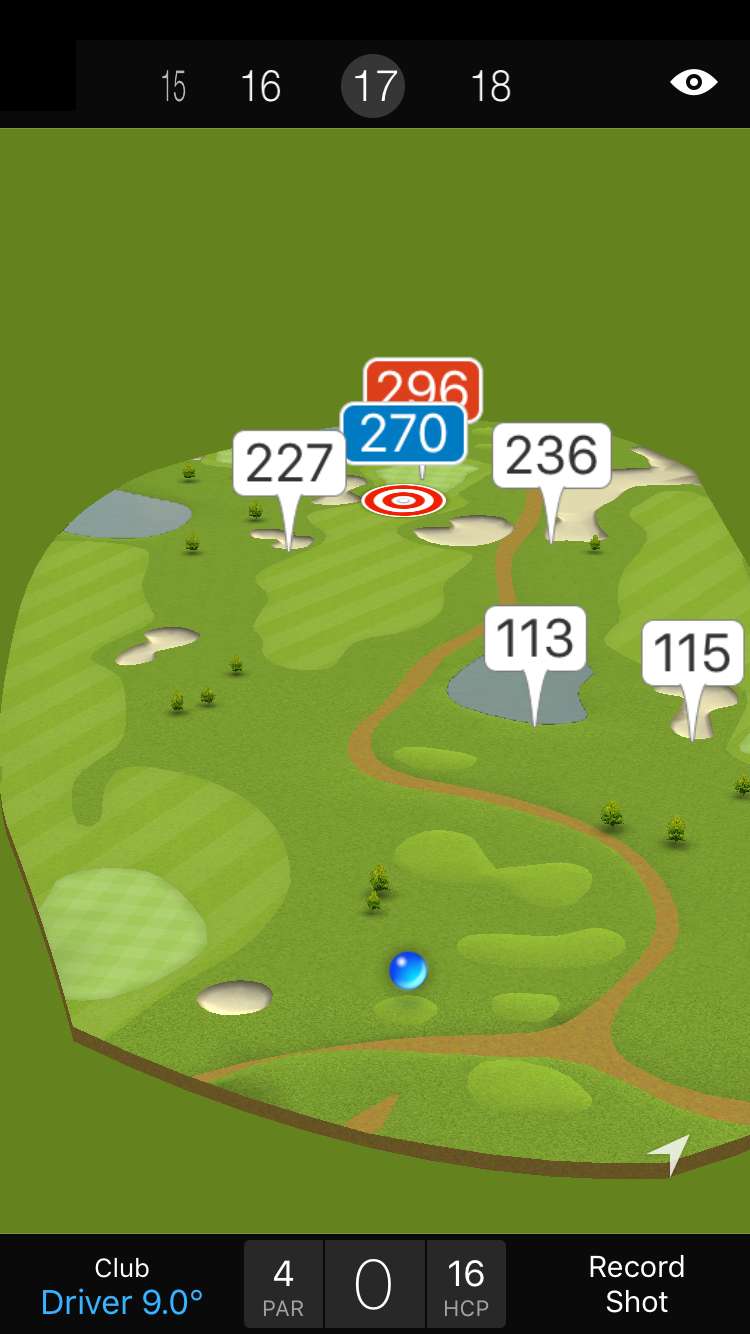750x1334 pixels.
Task: Record Shot for this hole
Action: (636, 1284)
